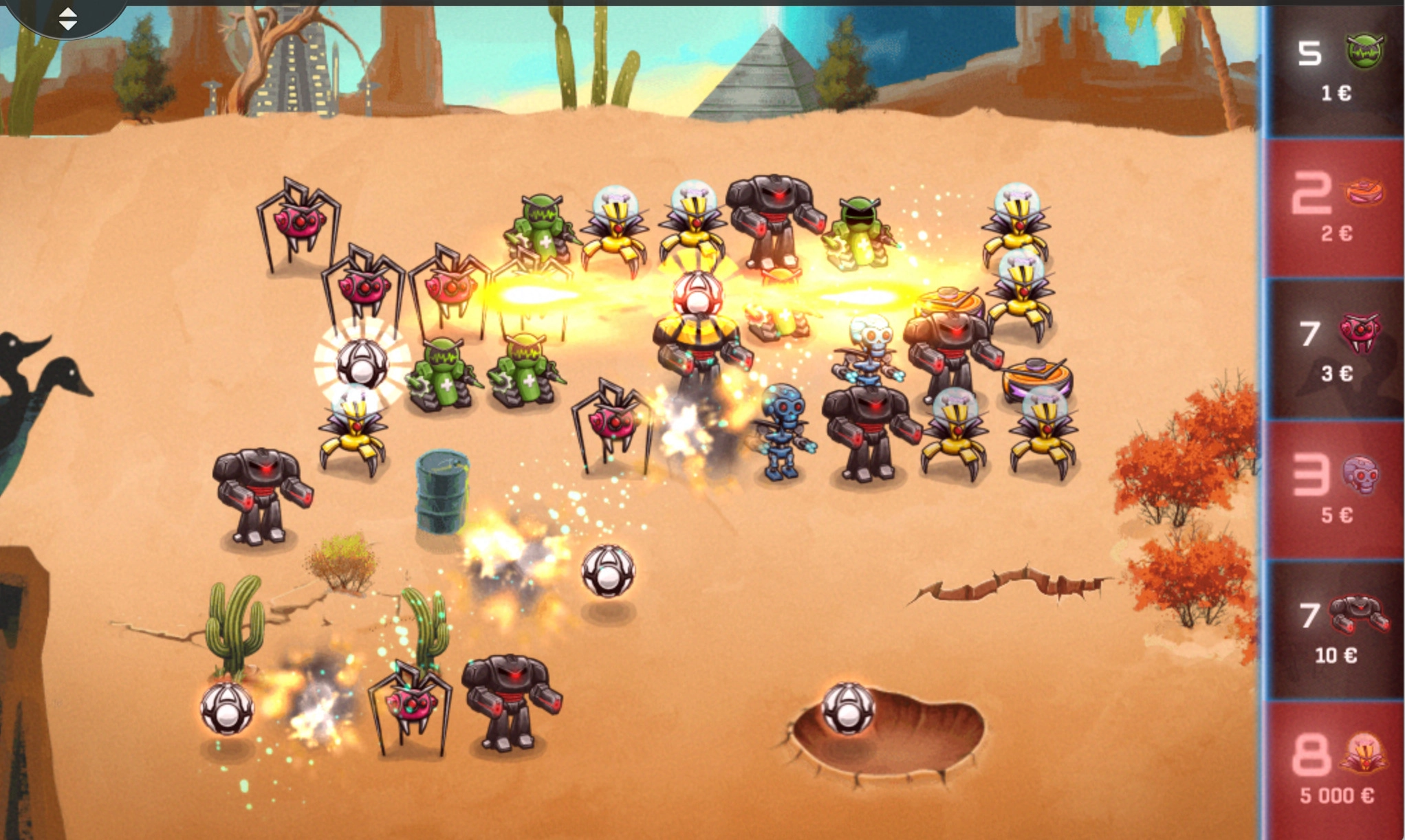Choose the black mech unit costing 10 €

pos(1336,631)
